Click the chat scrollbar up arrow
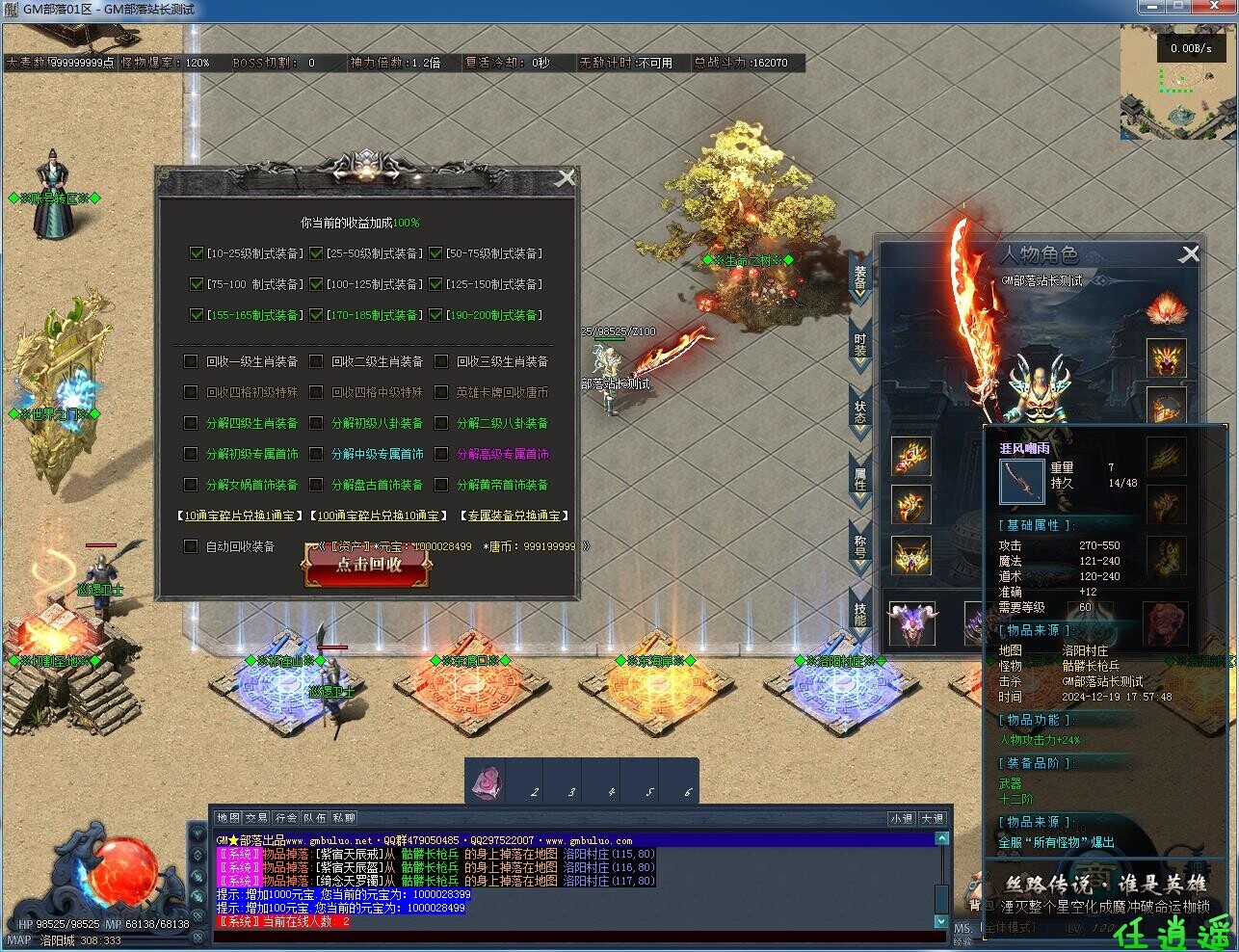The image size is (1239, 952). 939,837
